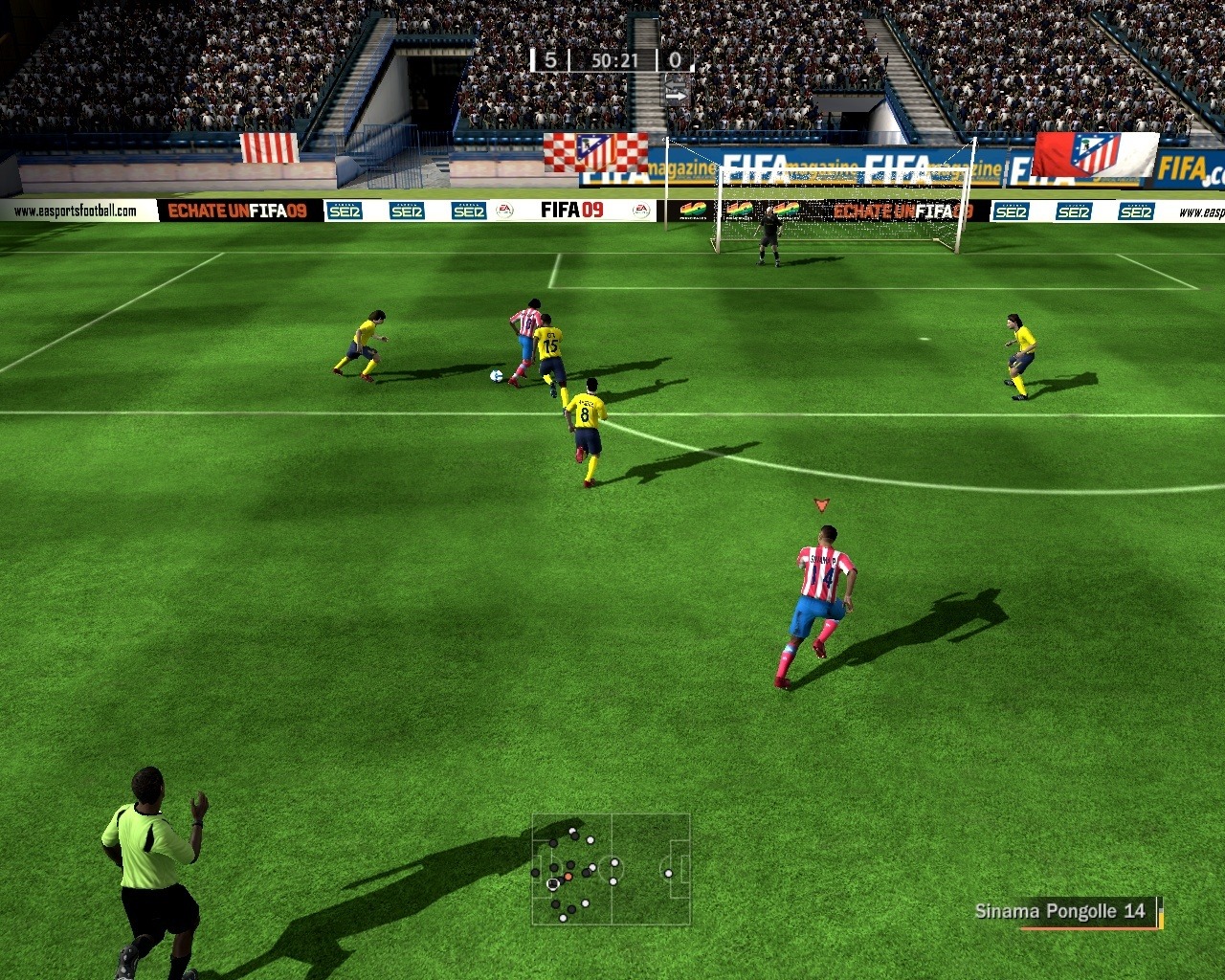
Task: Click the orange arrow marker above Sinama Pongolle
Action: [x=820, y=502]
